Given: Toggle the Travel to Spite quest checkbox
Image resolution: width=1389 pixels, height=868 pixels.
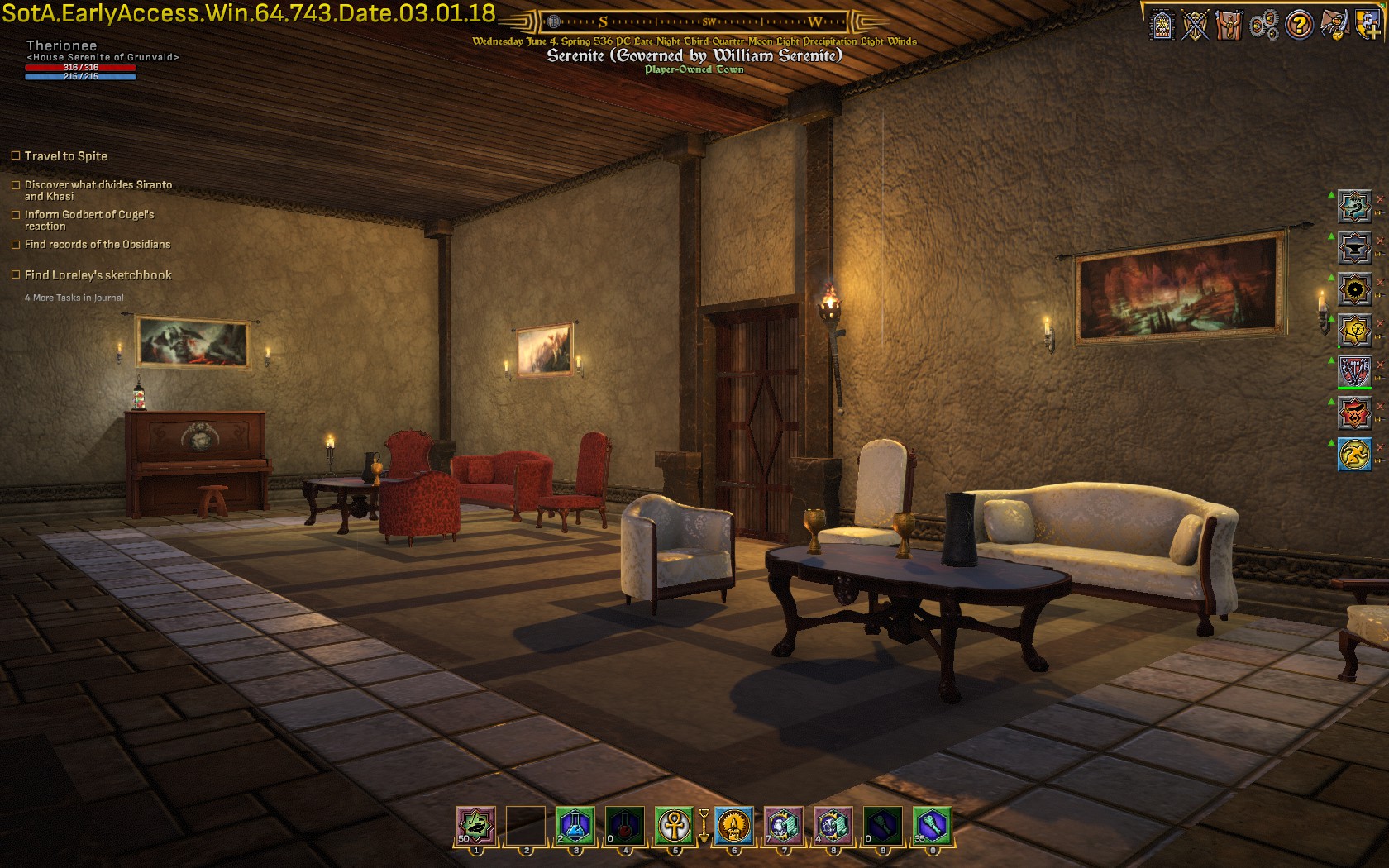Looking at the screenshot, I should point(16,155).
